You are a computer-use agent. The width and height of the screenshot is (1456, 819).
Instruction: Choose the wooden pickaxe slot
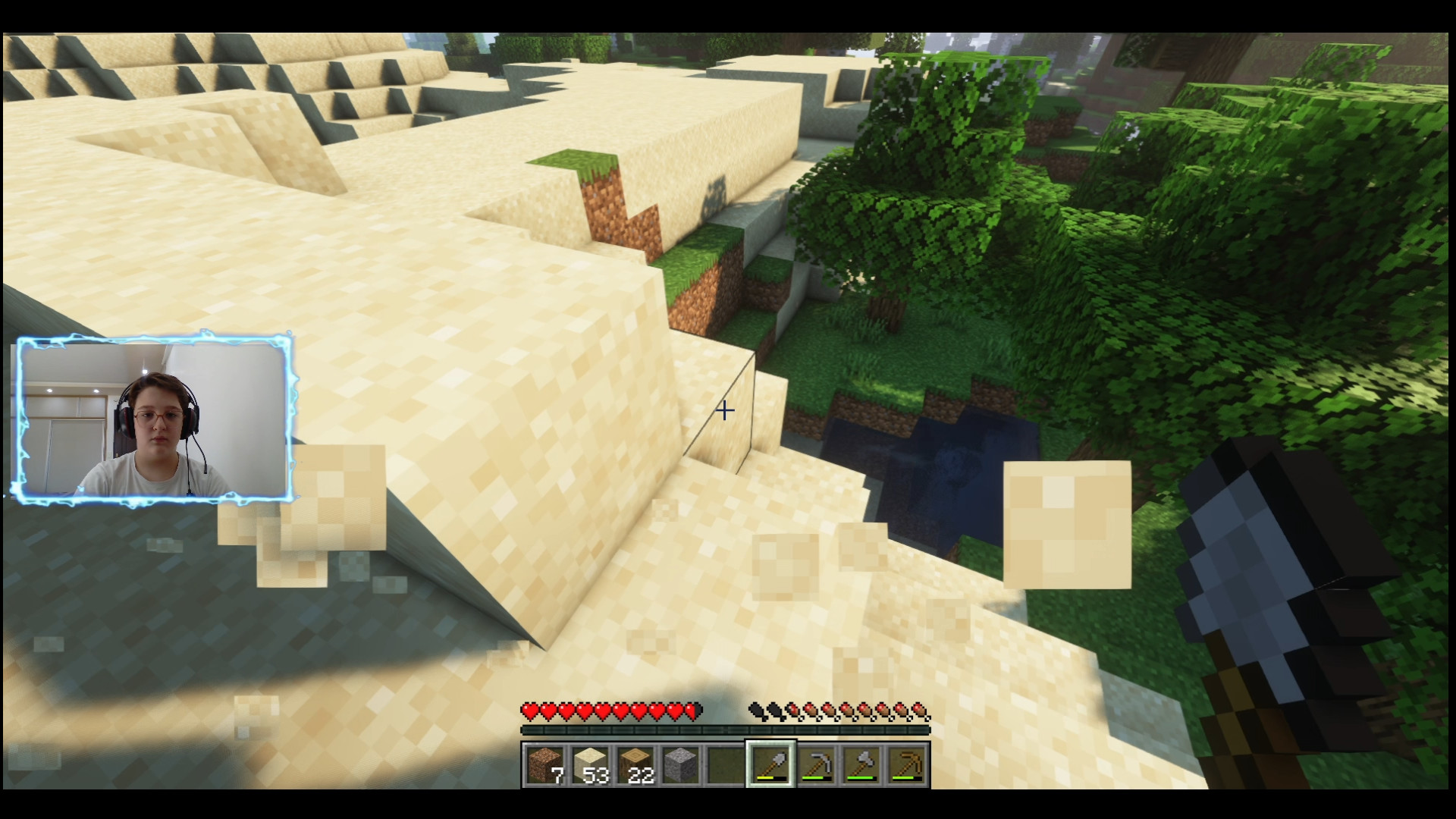907,764
